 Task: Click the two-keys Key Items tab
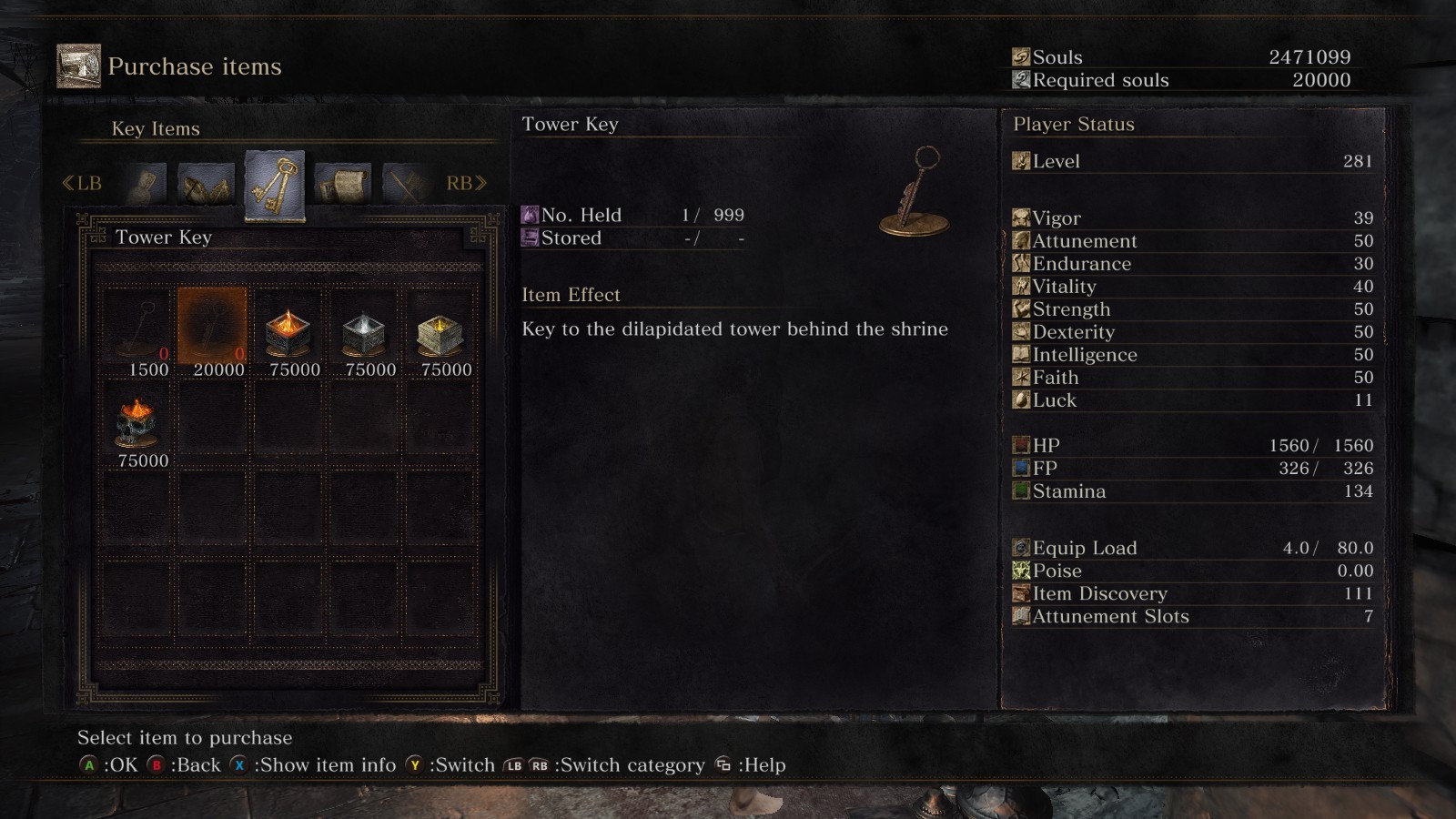pos(274,185)
